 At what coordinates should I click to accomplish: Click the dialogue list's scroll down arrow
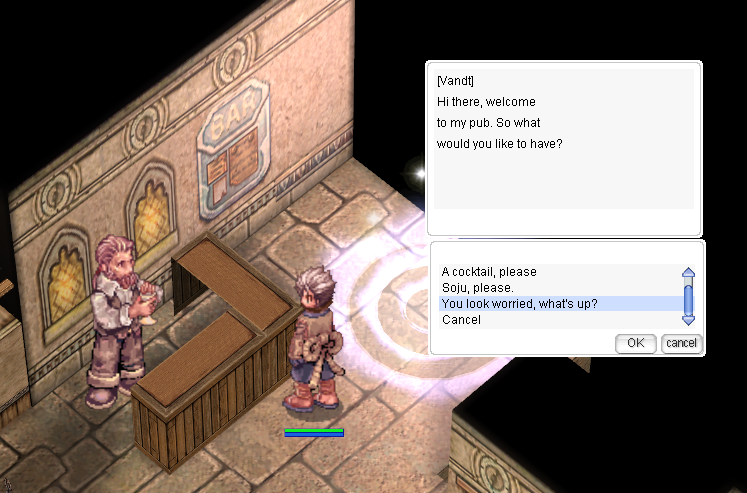tap(688, 319)
